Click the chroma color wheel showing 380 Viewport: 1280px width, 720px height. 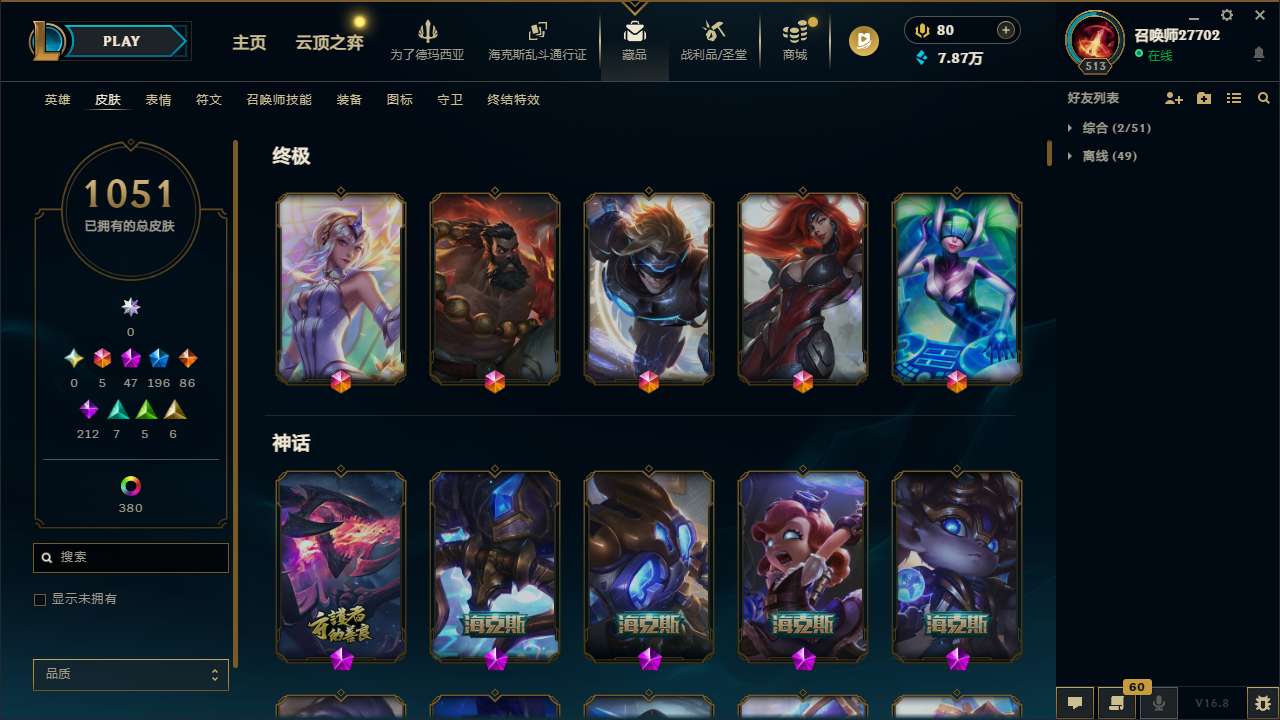coord(130,488)
